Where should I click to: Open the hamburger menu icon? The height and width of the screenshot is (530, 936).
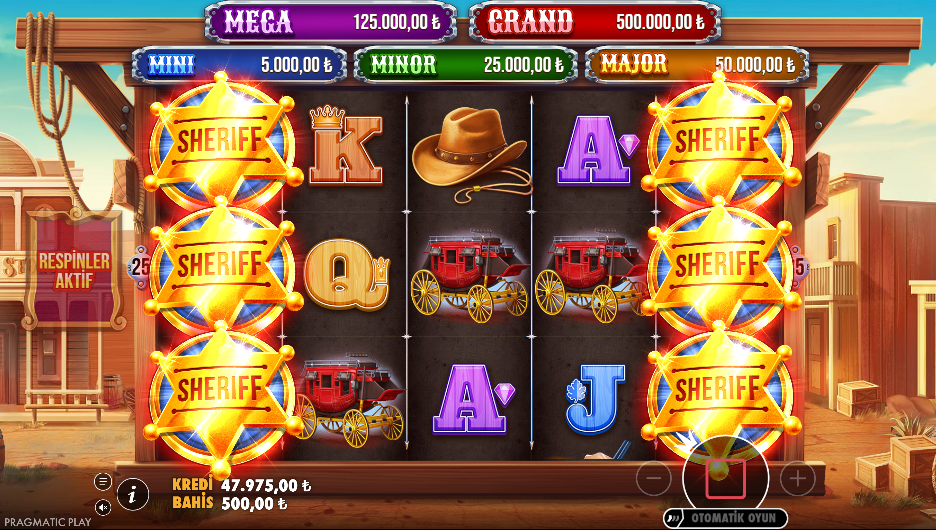click(x=102, y=481)
